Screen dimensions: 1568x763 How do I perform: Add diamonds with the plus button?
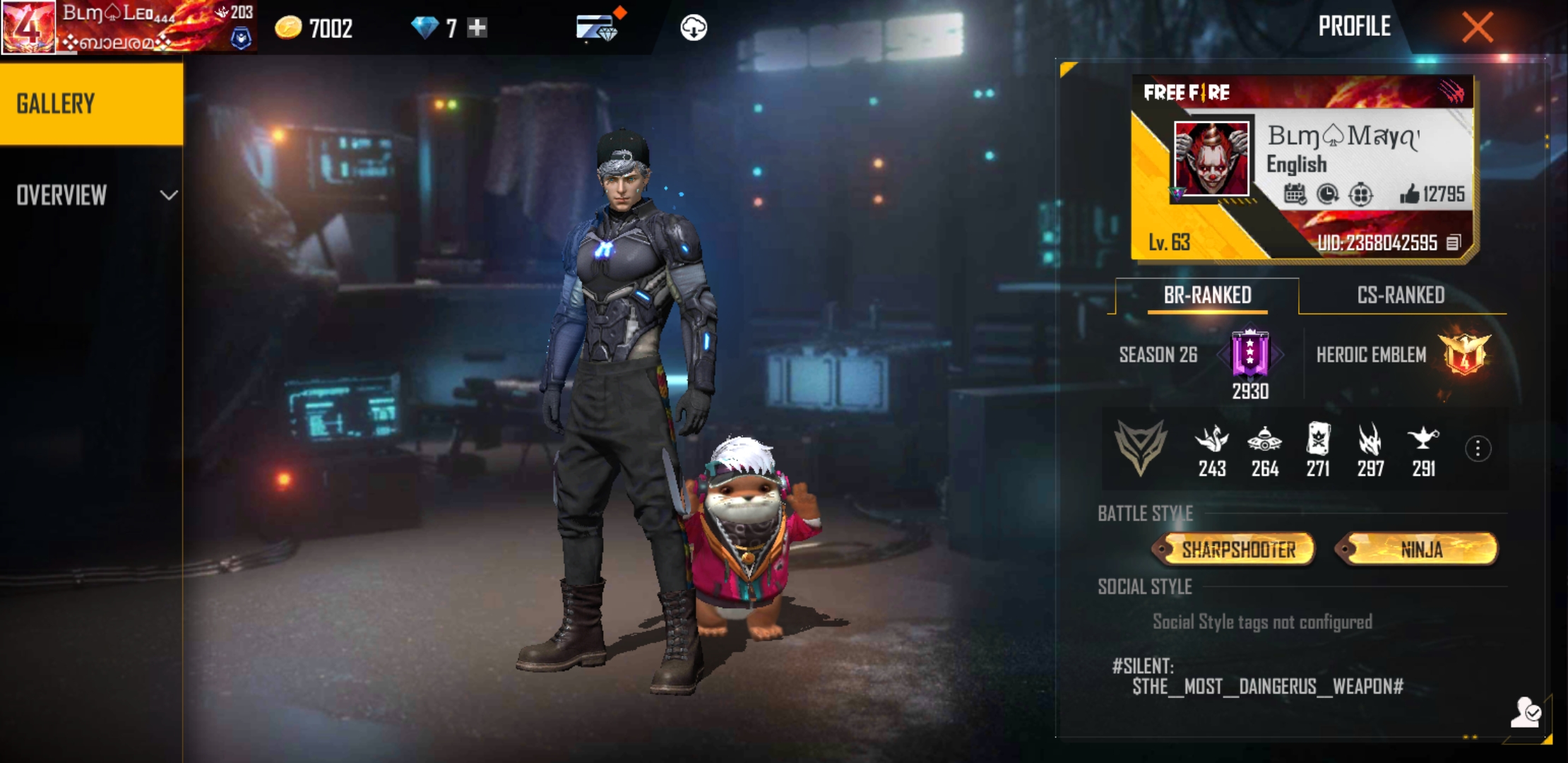pos(477,28)
